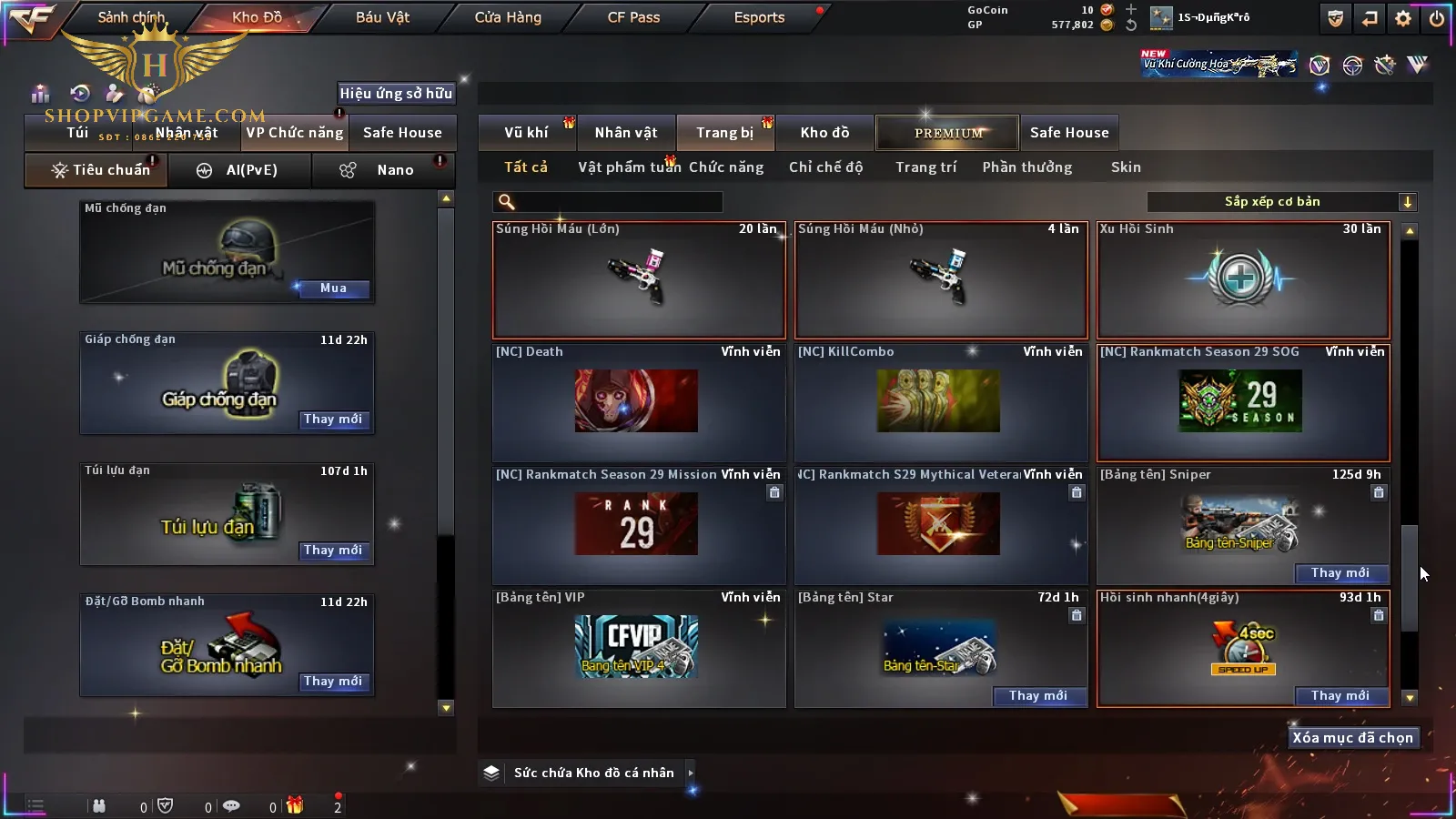
Task: Show the Skin filter category
Action: click(1126, 167)
